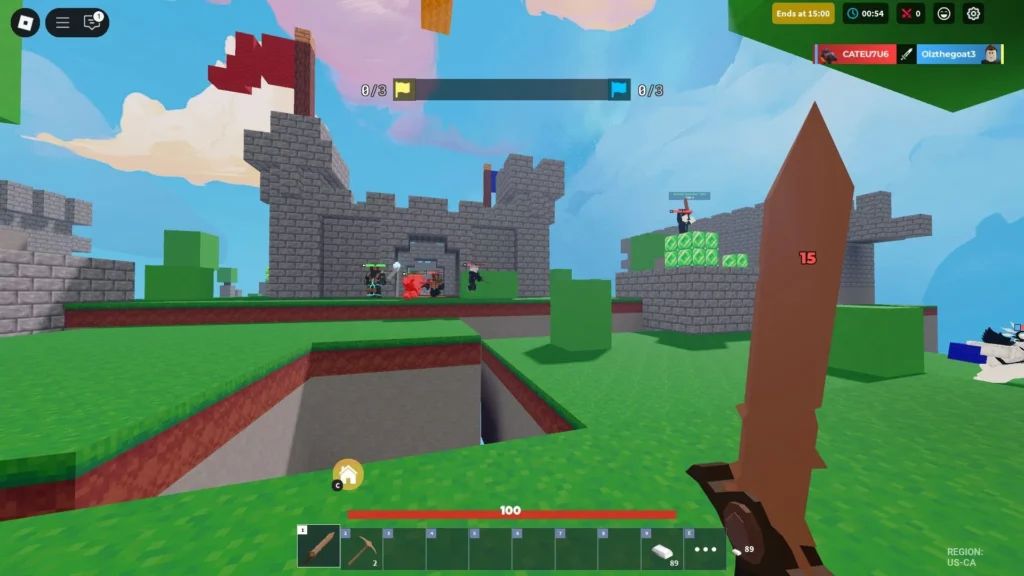Select the wooden sword hotbar slot
Screen dimensions: 1024x576
click(x=318, y=547)
